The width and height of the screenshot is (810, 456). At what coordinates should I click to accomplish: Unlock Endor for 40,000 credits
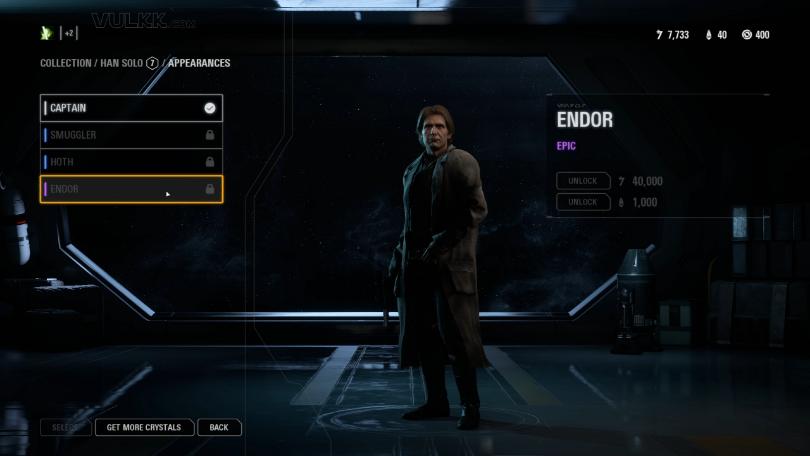click(x=583, y=181)
